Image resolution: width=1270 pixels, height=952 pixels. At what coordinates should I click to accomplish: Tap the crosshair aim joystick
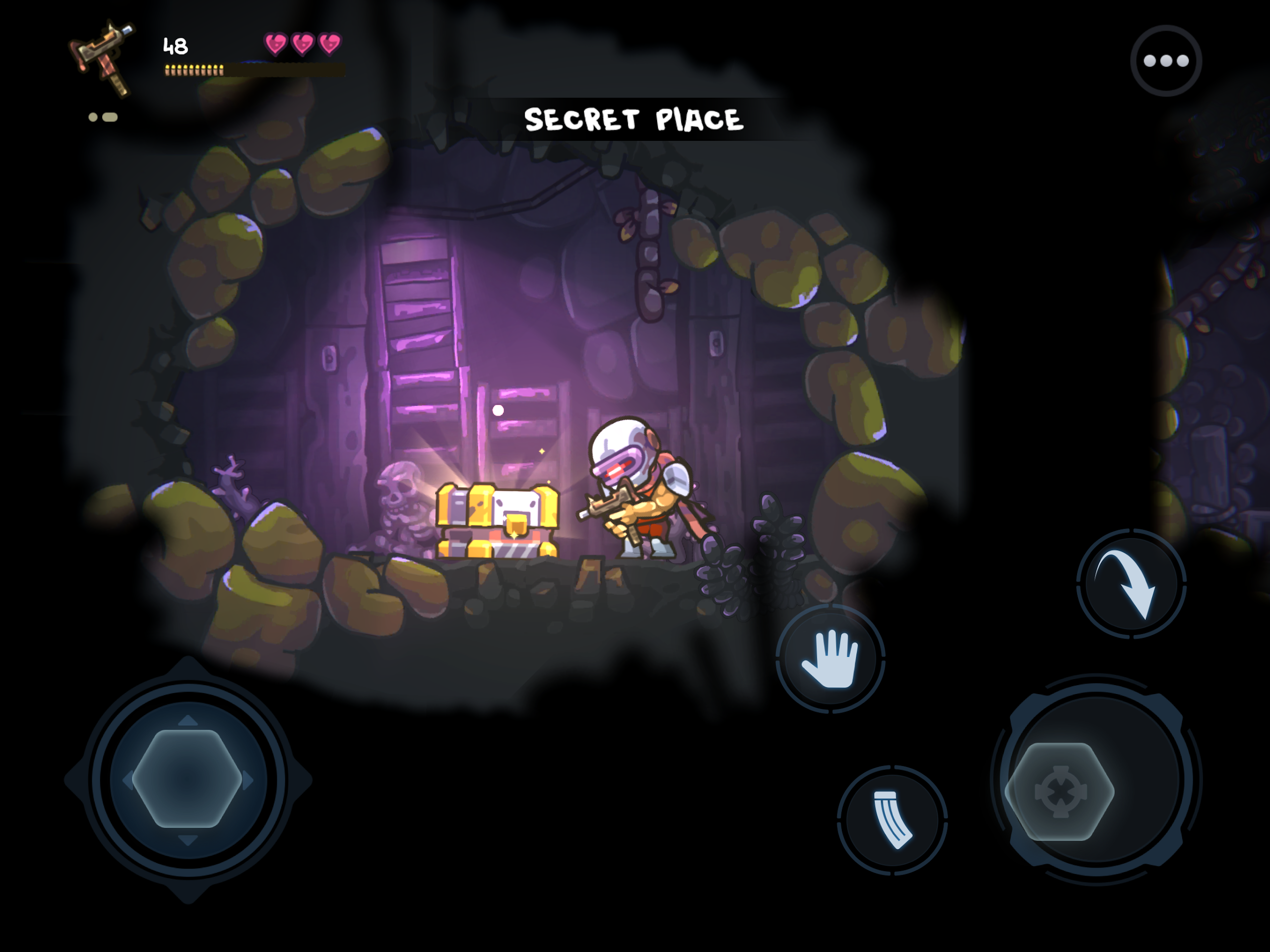(x=1060, y=791)
